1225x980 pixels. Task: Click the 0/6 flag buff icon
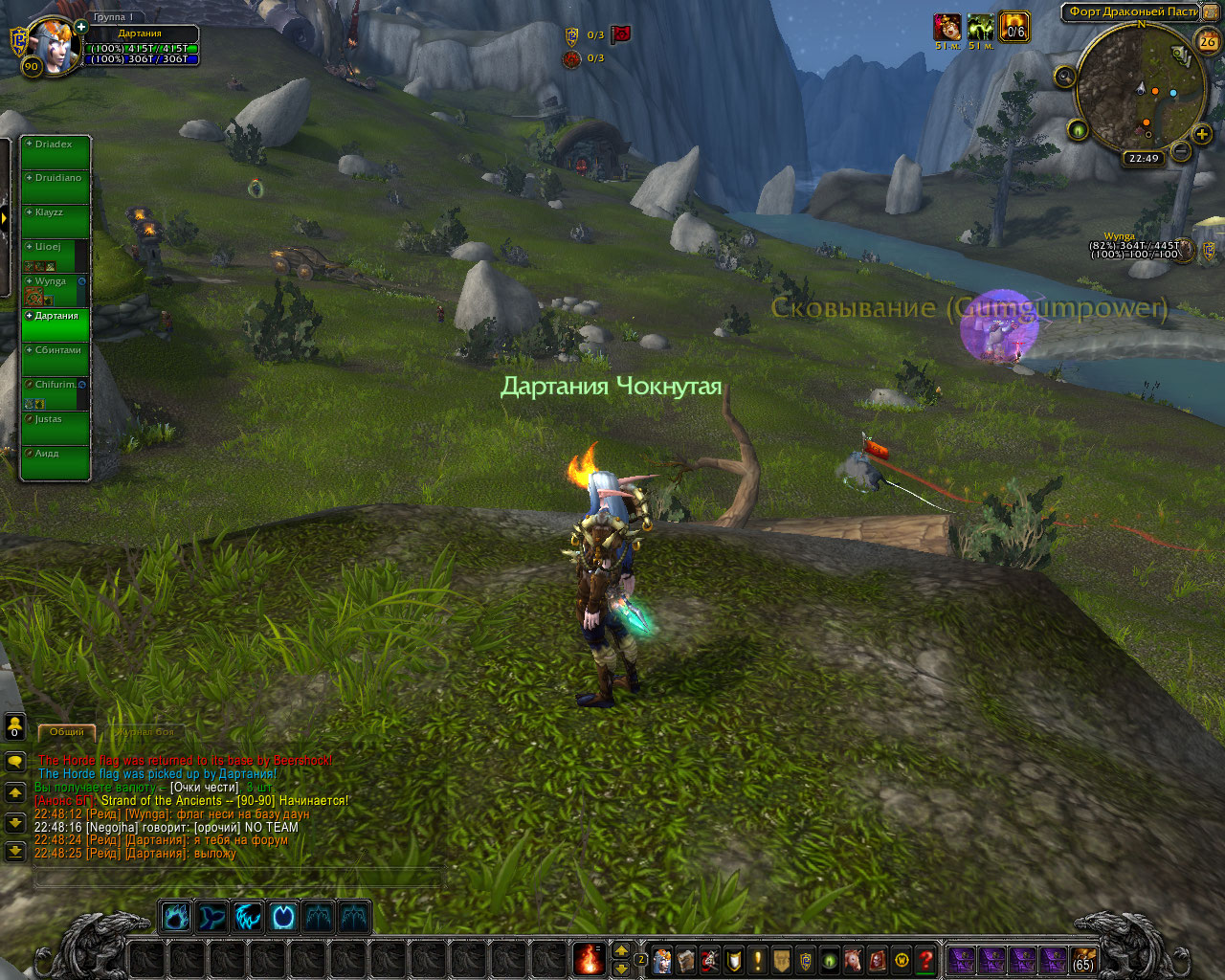tap(1013, 28)
